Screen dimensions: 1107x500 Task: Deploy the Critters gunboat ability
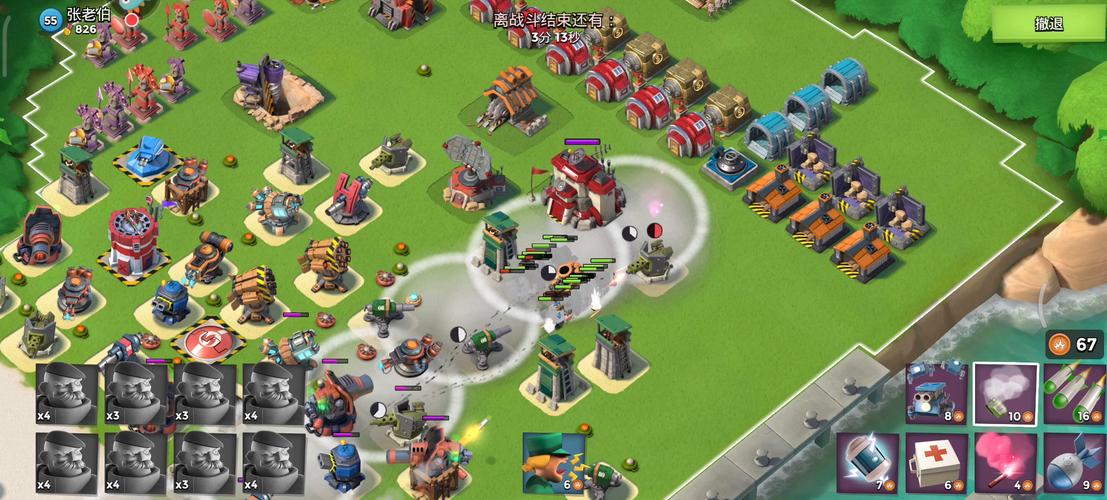(936, 393)
